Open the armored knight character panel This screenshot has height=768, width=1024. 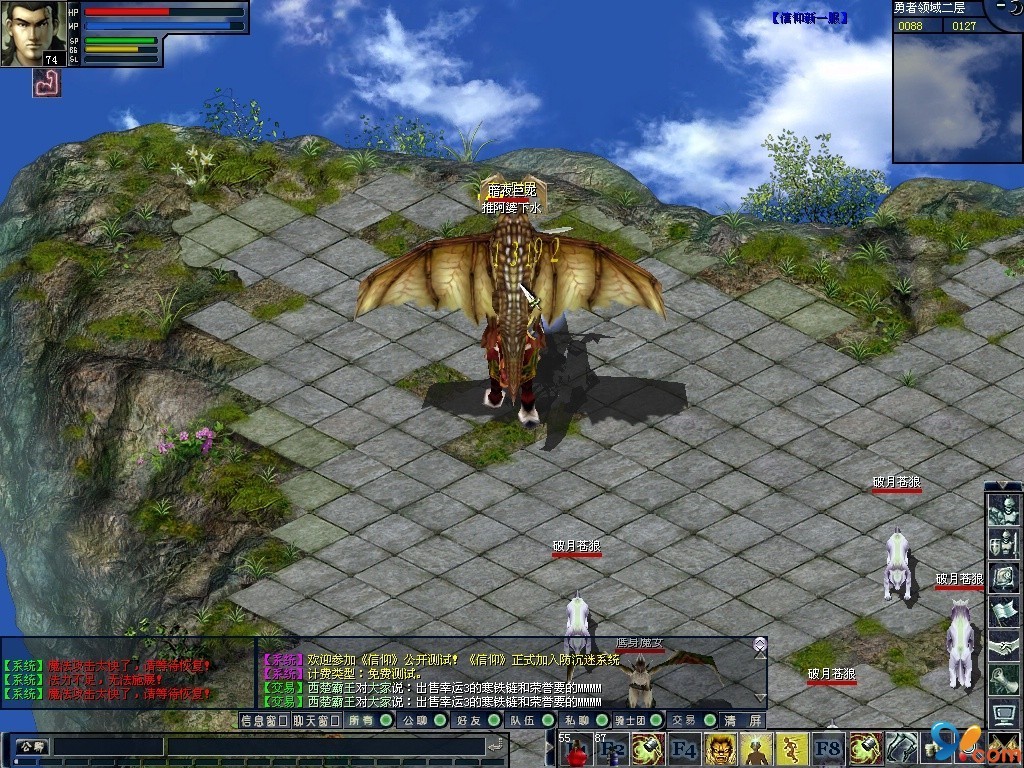[x=1003, y=511]
